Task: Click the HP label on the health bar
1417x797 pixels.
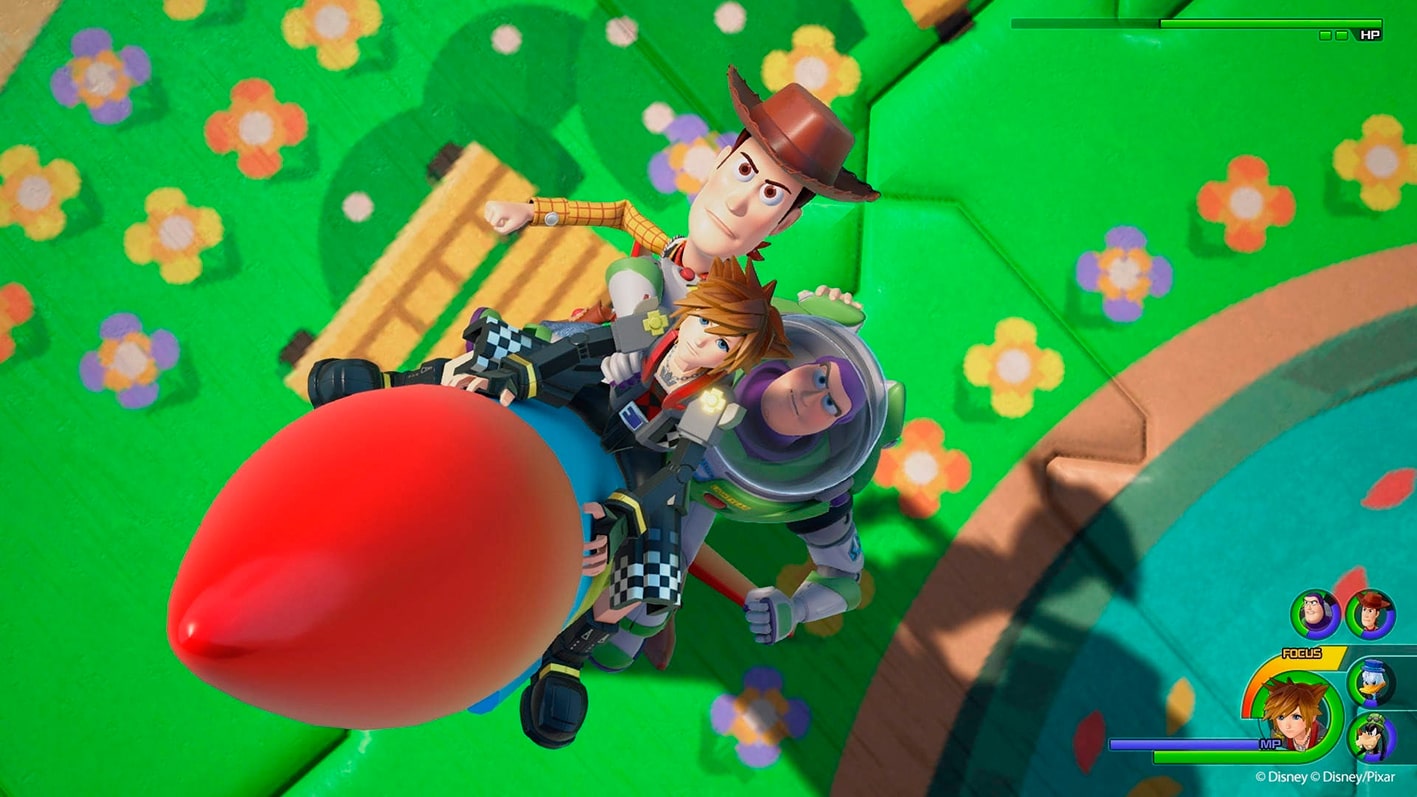Action: (x=1370, y=35)
